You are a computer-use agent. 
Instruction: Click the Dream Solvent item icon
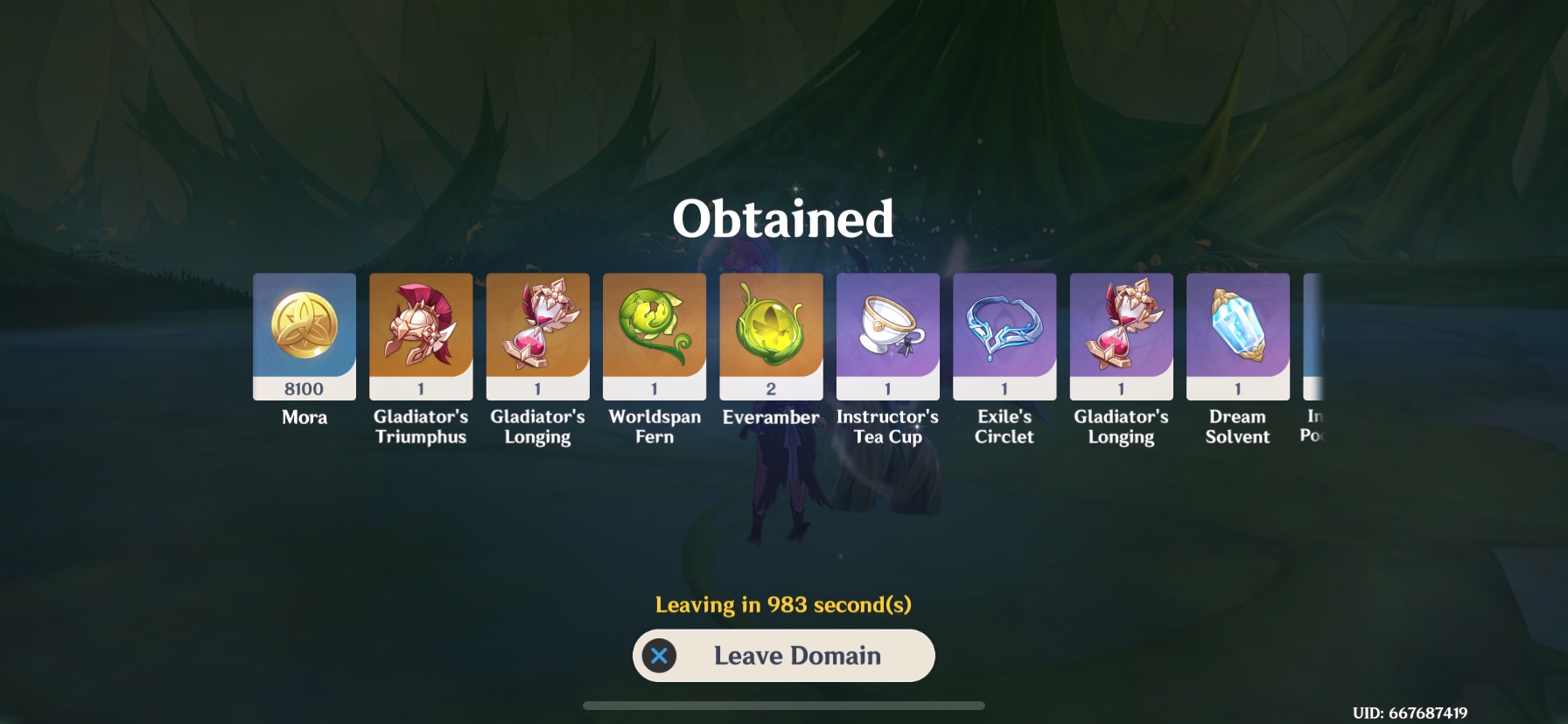coord(1237,335)
